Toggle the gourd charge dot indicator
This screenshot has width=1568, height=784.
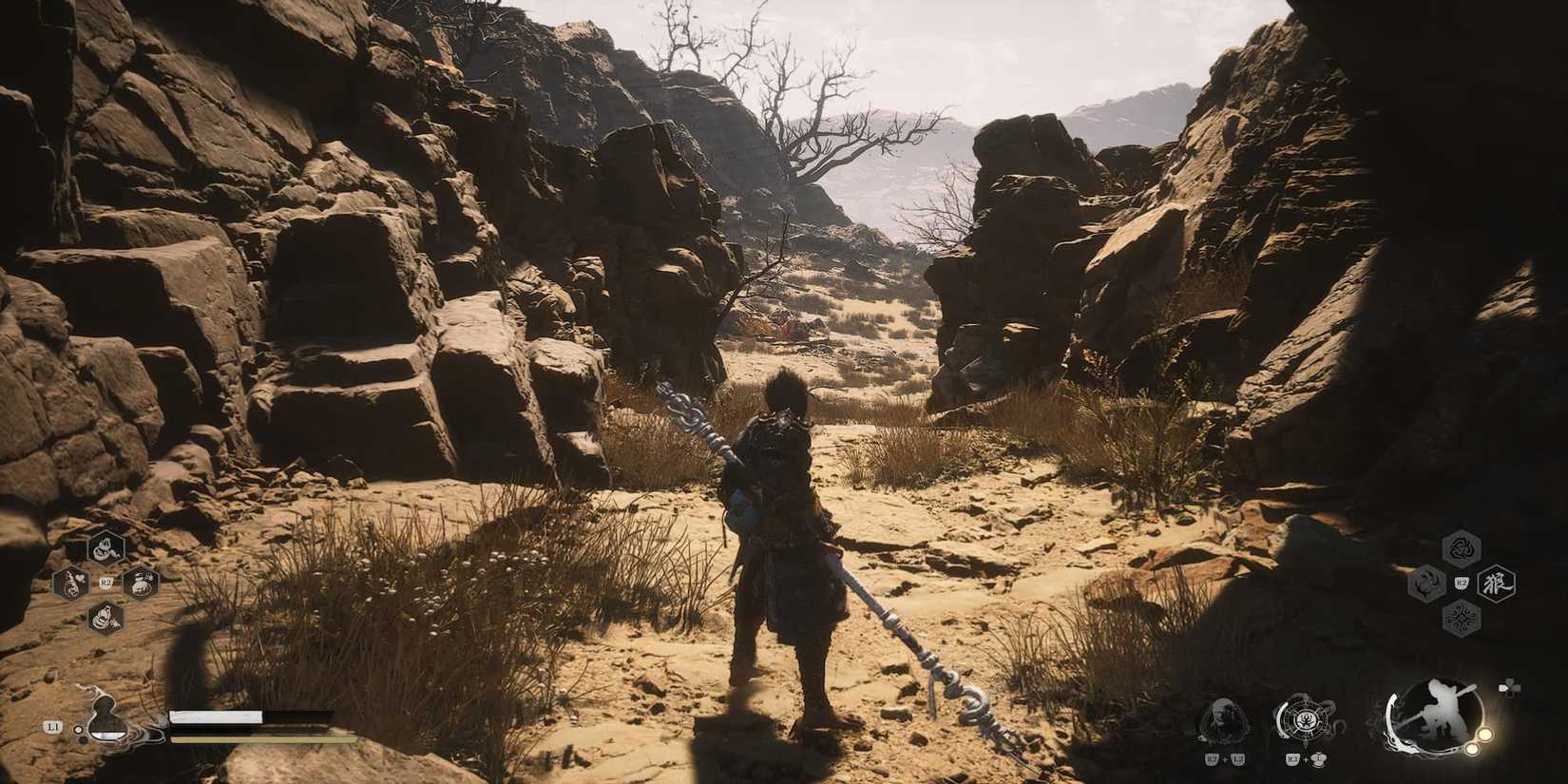pyautogui.click(x=78, y=729)
